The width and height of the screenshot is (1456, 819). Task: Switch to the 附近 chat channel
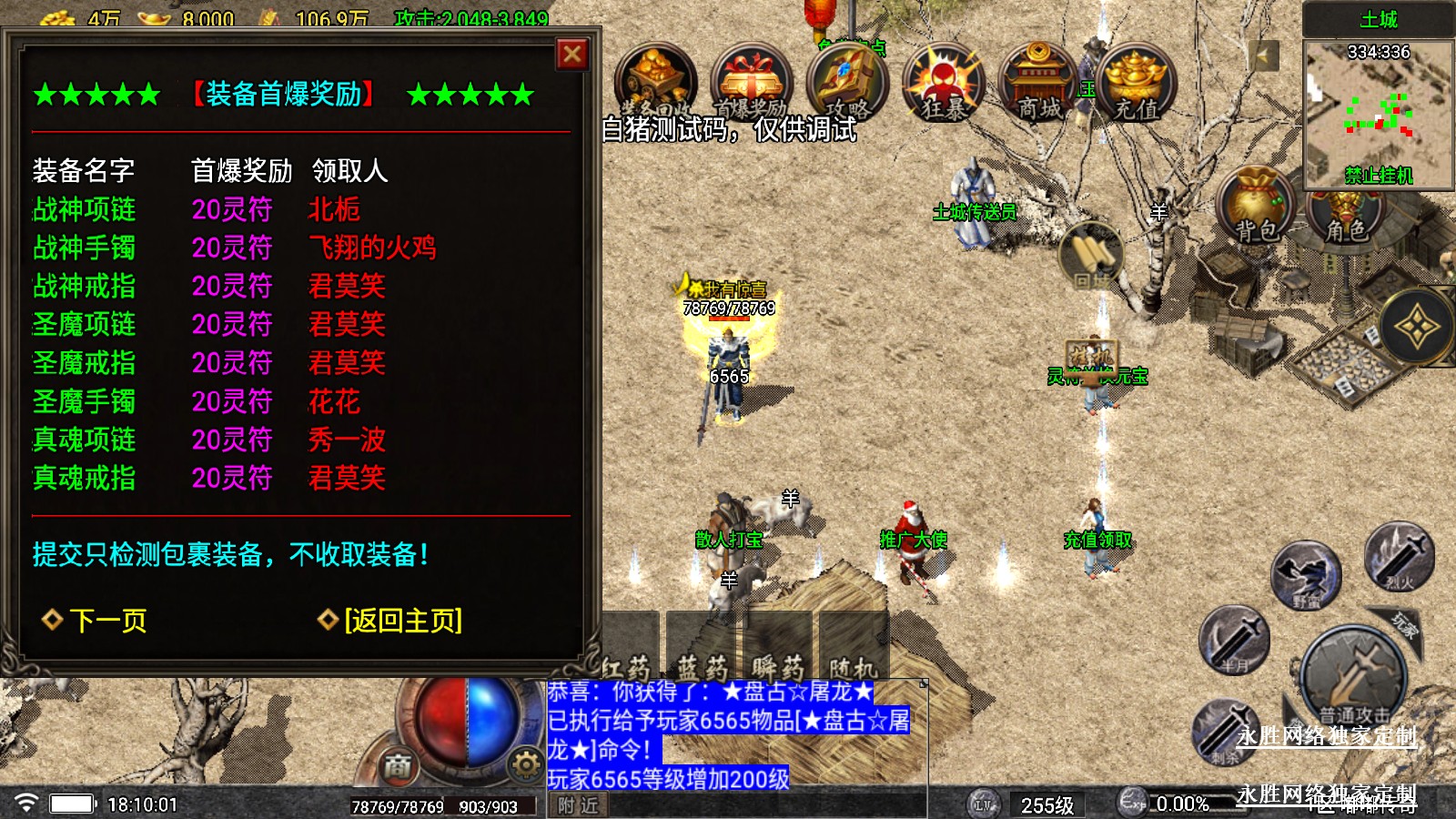click(578, 805)
